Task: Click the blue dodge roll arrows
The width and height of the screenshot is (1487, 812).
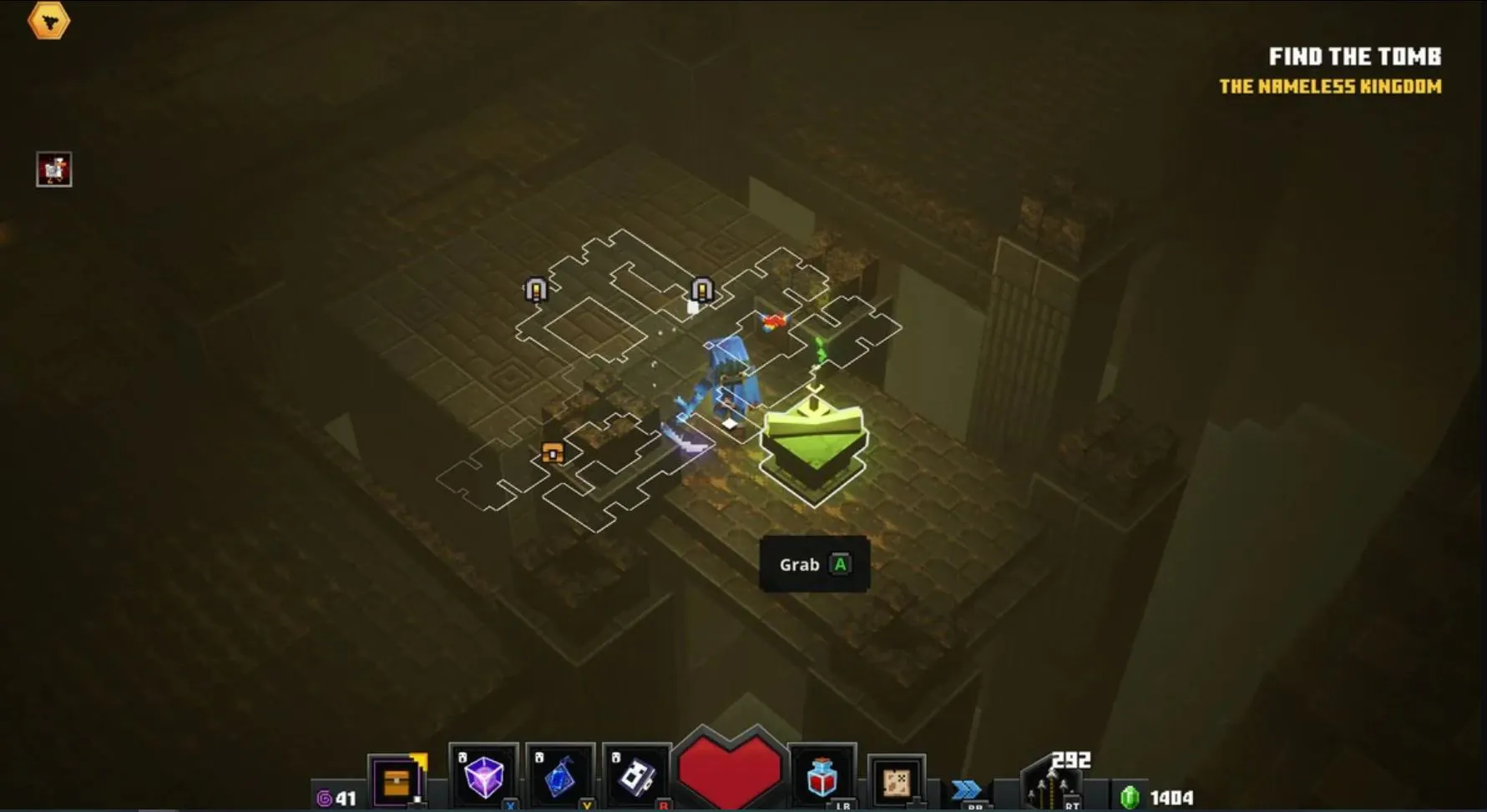Action: click(x=967, y=789)
